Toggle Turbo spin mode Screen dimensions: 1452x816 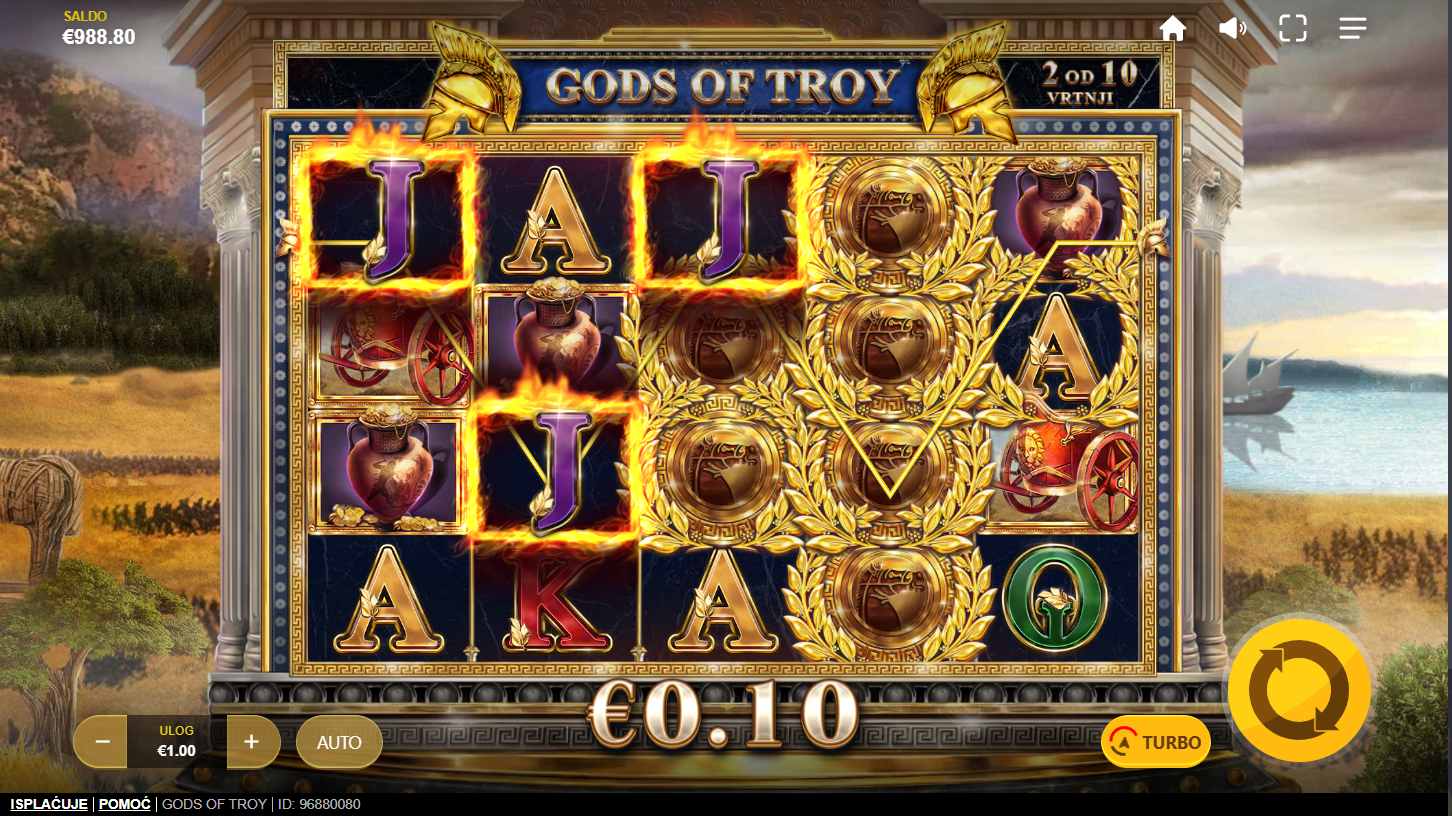tap(1156, 742)
